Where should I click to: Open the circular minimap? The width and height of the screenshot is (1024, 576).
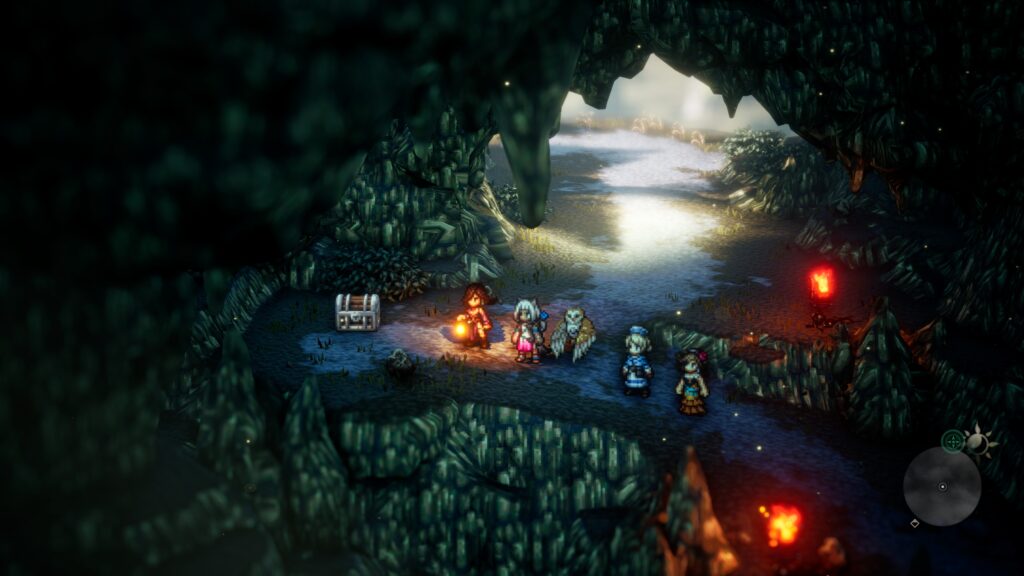tap(941, 486)
